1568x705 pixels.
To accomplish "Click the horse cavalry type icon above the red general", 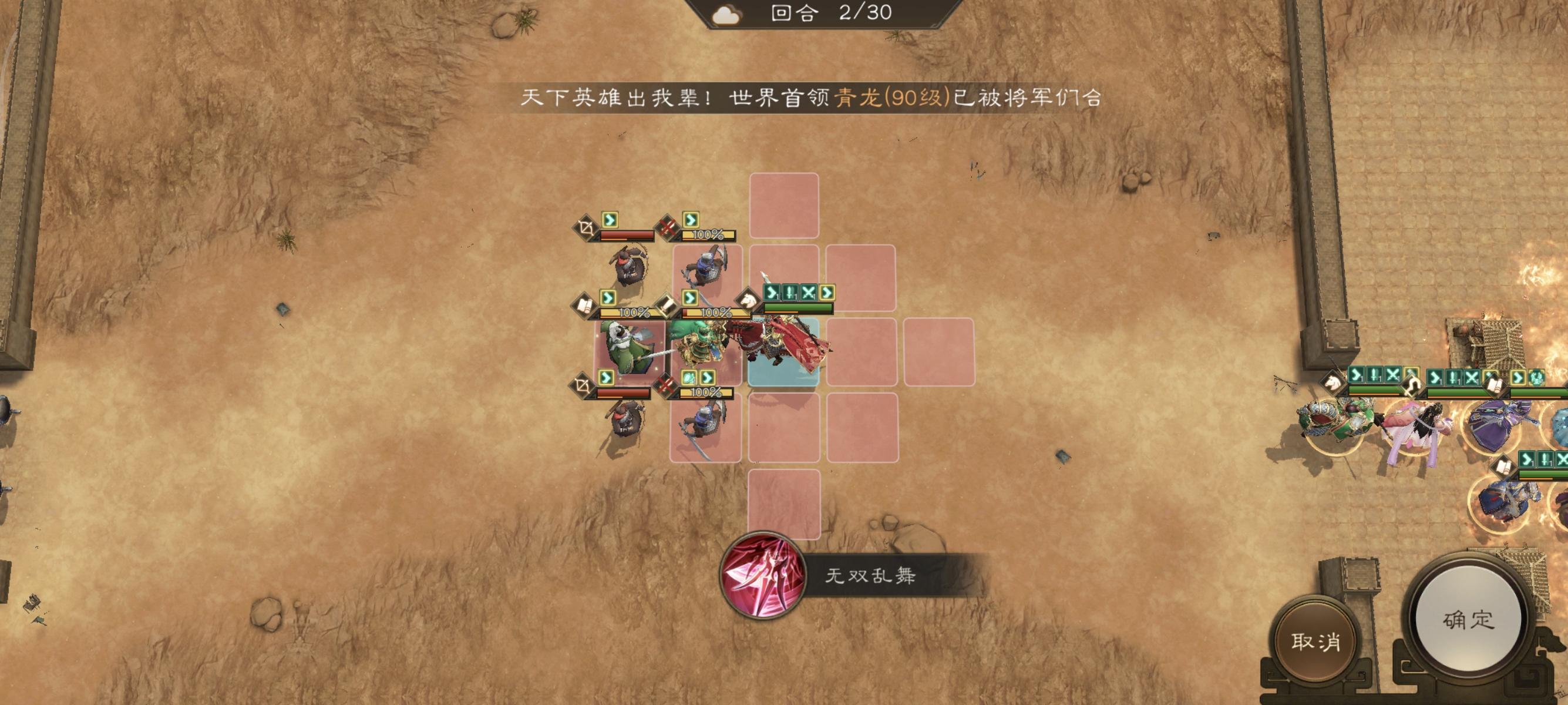I will pyautogui.click(x=748, y=298).
